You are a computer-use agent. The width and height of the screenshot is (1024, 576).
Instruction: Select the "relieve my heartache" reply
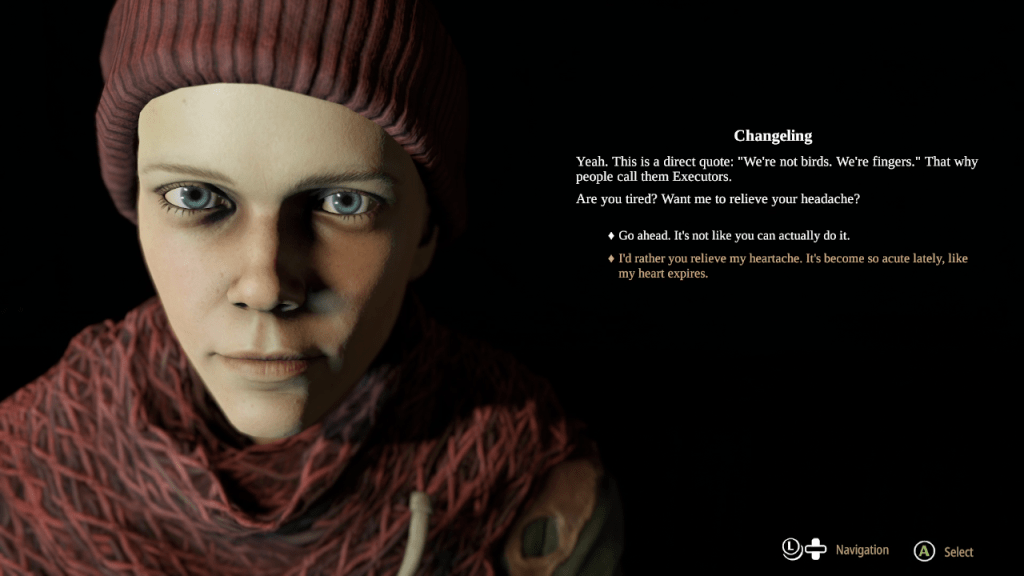click(x=792, y=266)
